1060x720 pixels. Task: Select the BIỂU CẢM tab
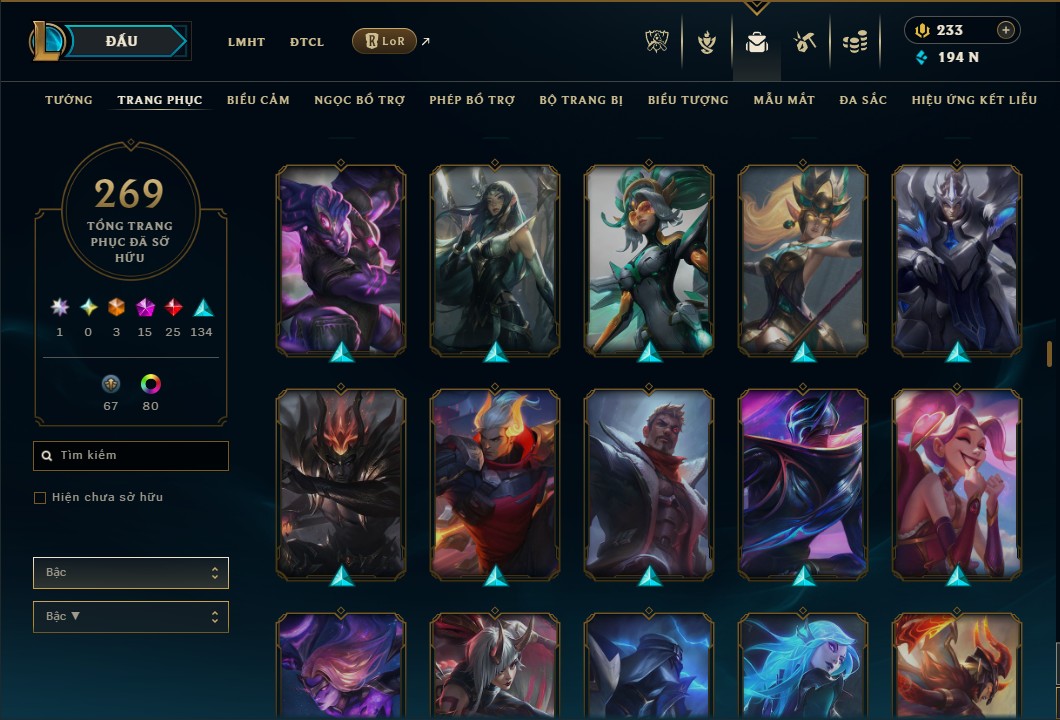click(258, 100)
